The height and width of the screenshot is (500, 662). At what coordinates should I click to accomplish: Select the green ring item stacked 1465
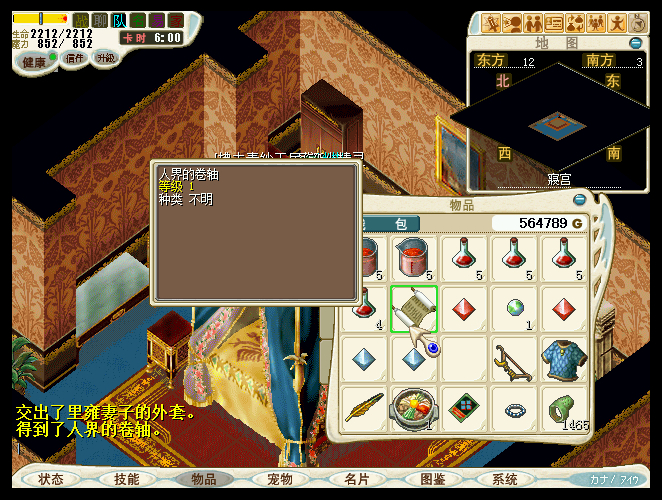click(x=563, y=408)
